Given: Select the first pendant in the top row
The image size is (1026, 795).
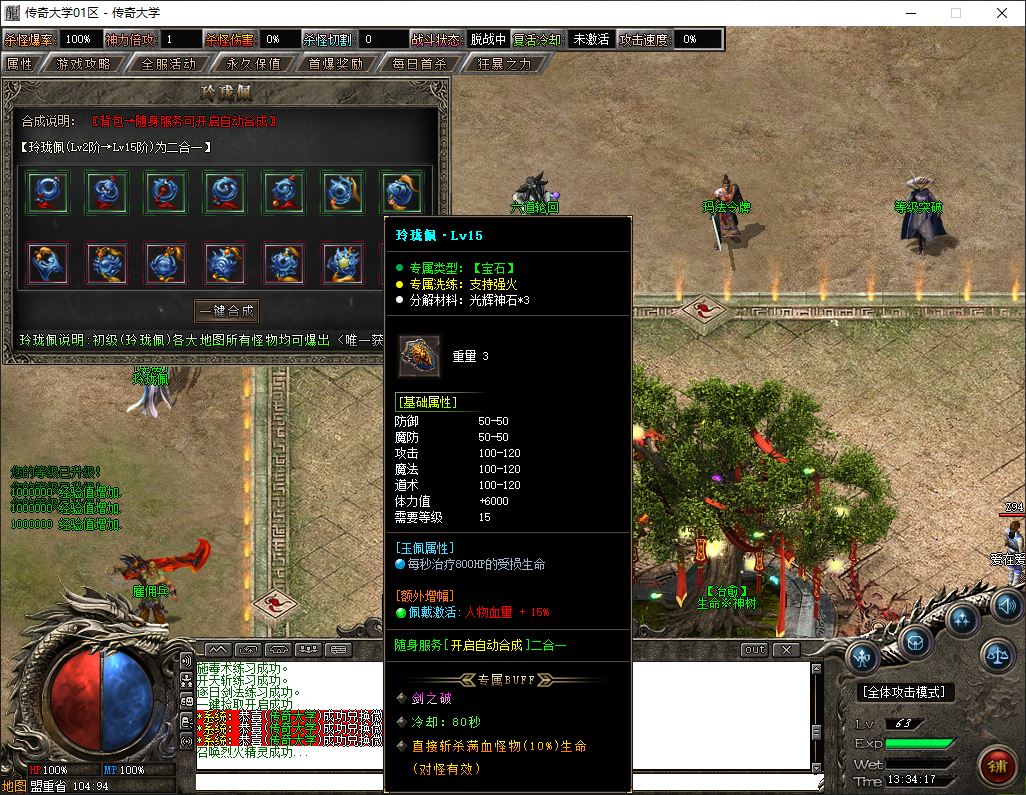Looking at the screenshot, I should pyautogui.click(x=47, y=192).
